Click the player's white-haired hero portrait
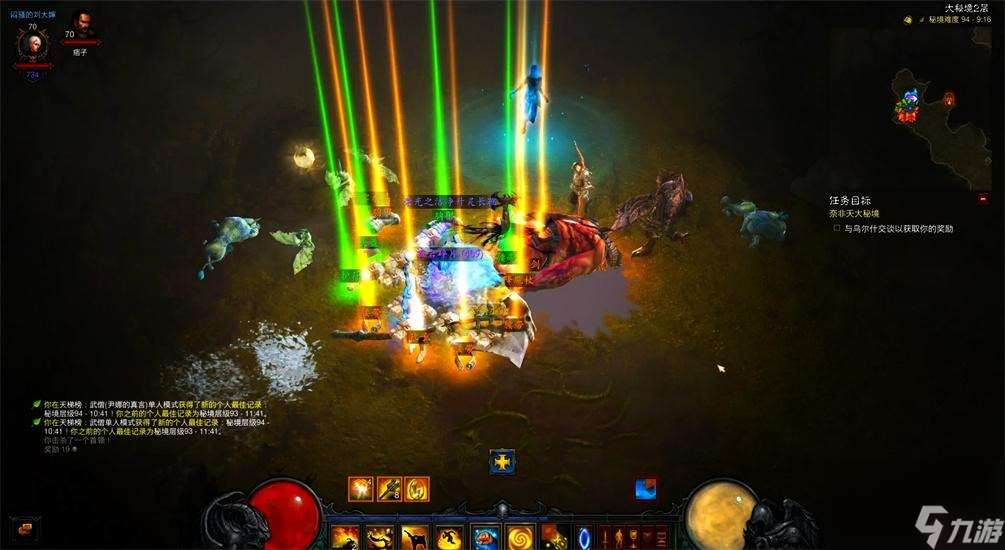Image resolution: width=1005 pixels, height=550 pixels. [30, 46]
